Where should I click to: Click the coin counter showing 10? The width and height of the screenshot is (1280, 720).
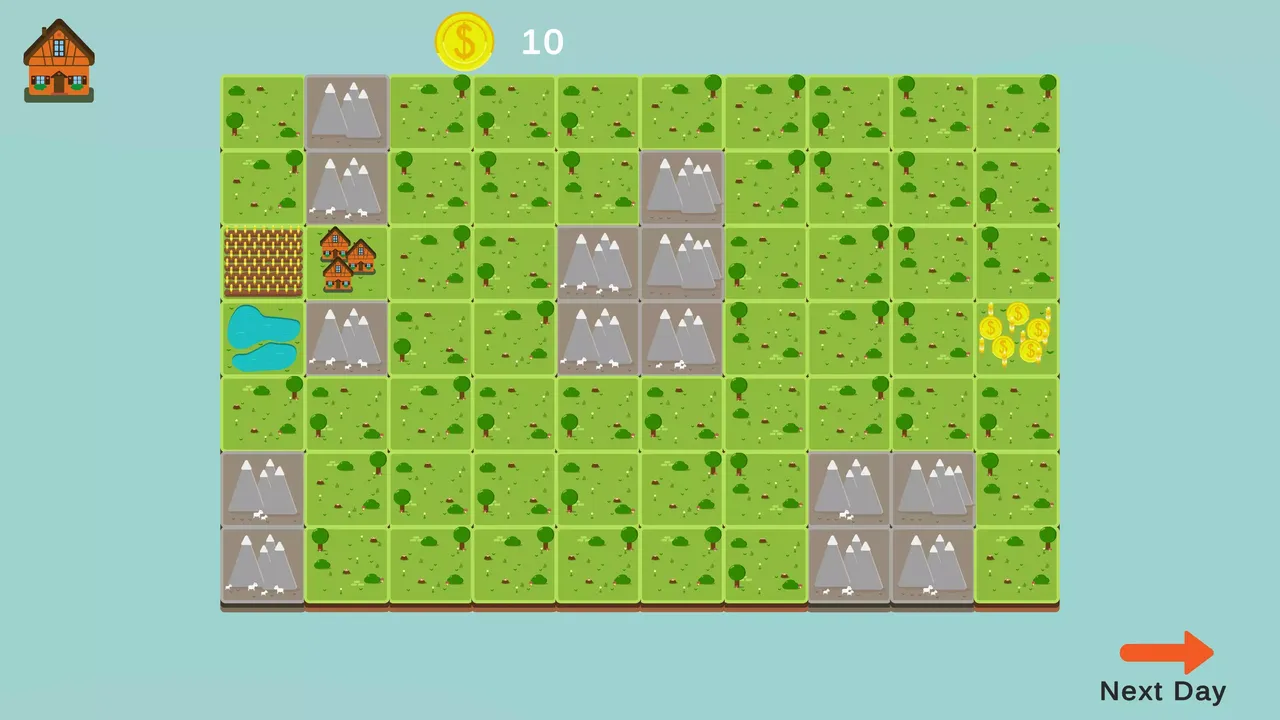[x=541, y=42]
